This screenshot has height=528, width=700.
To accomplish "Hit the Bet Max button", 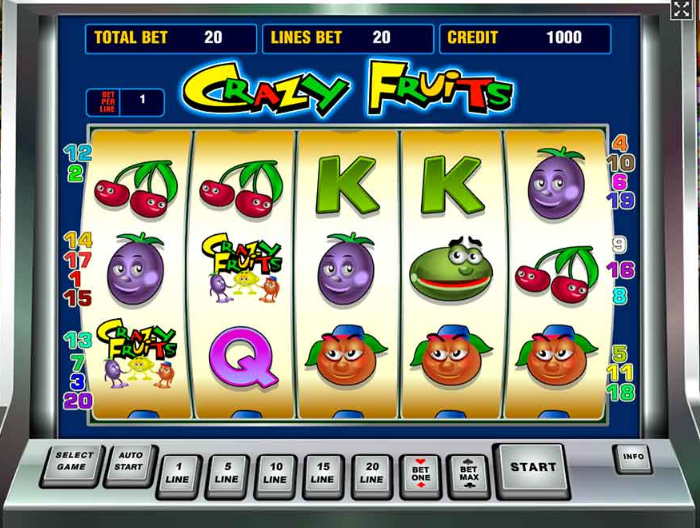I will (x=468, y=473).
